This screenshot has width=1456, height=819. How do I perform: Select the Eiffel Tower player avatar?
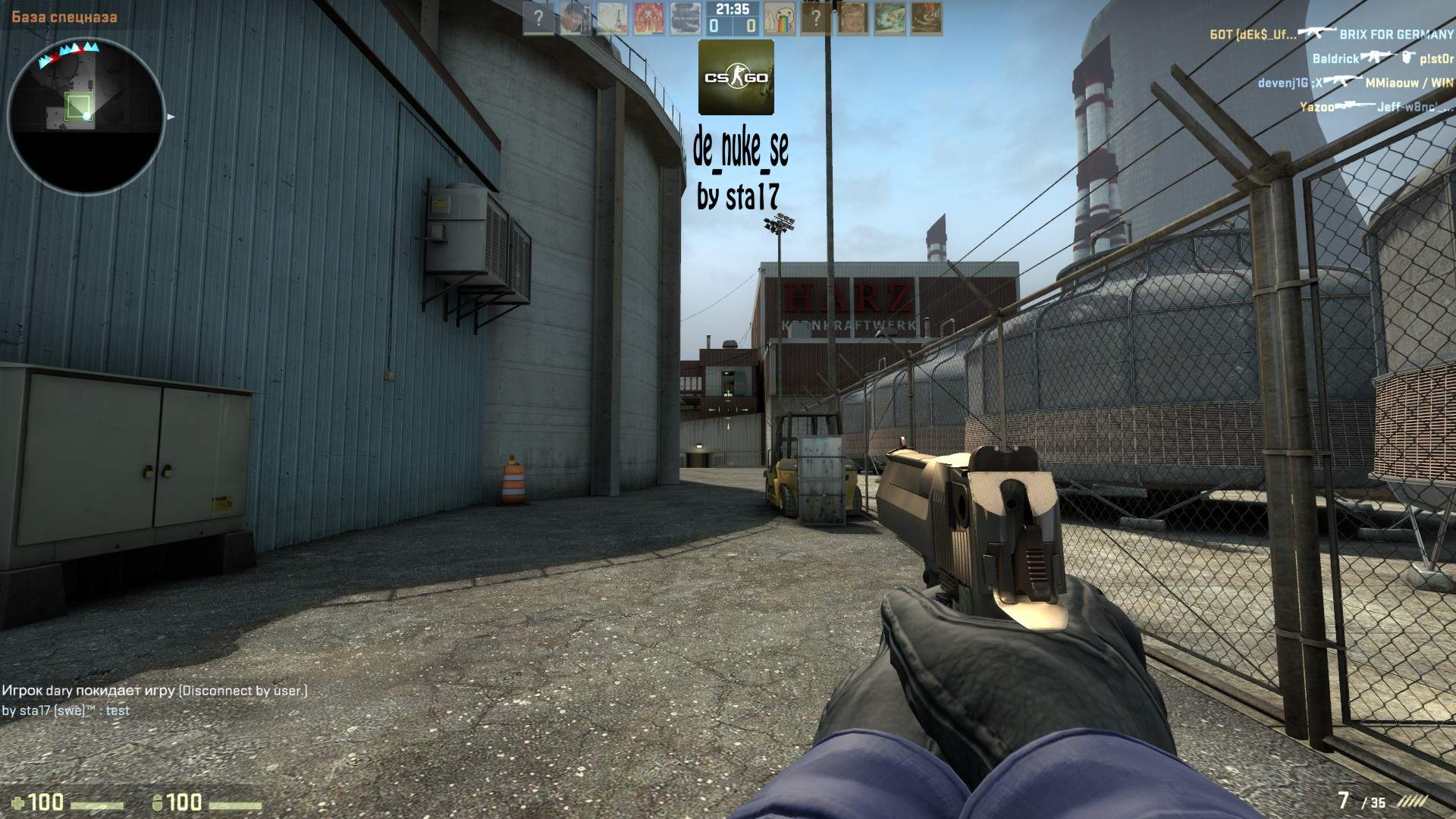coord(611,18)
